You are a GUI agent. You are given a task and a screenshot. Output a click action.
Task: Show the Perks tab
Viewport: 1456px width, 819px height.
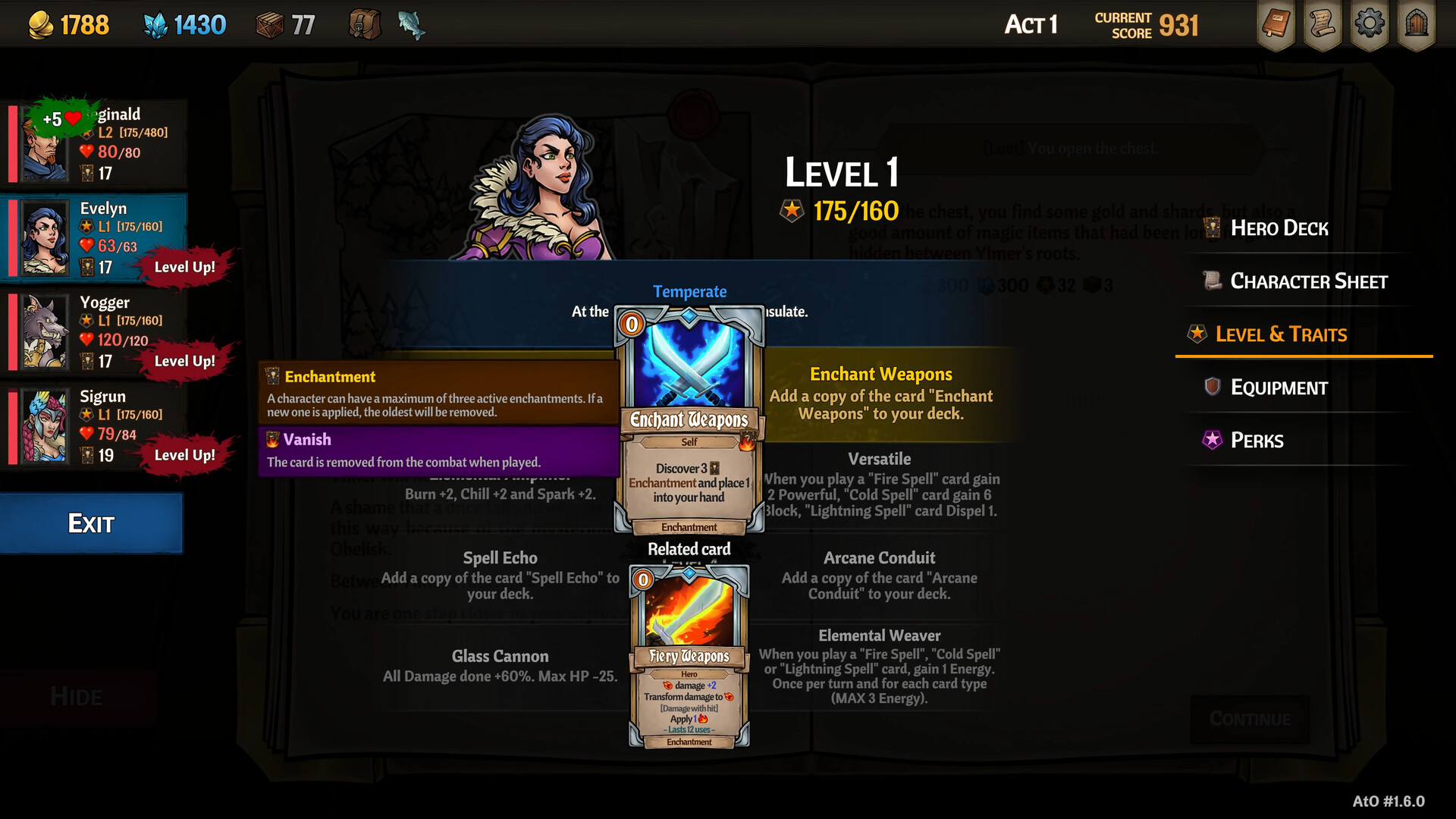1257,441
